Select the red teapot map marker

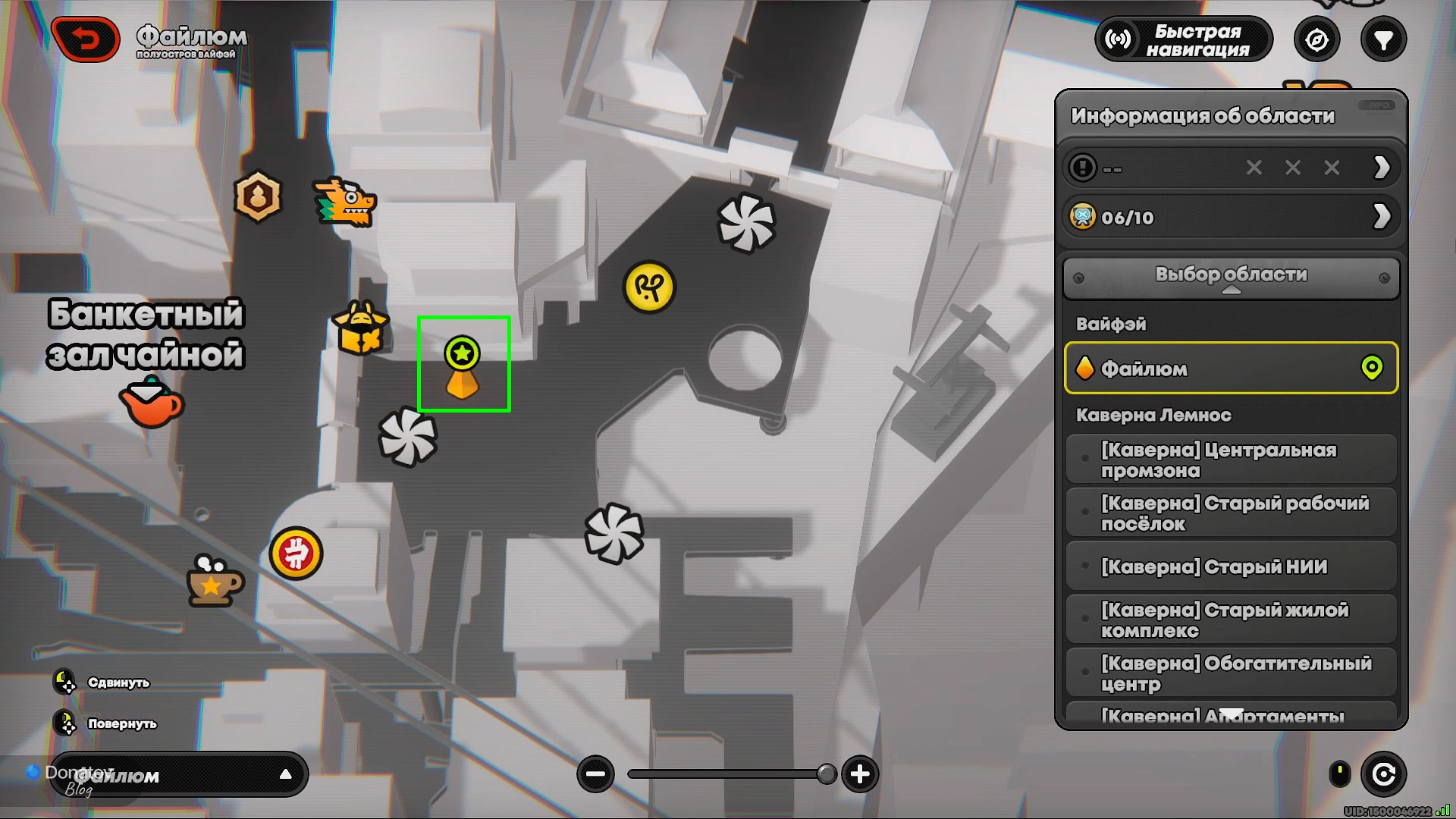[x=152, y=406]
